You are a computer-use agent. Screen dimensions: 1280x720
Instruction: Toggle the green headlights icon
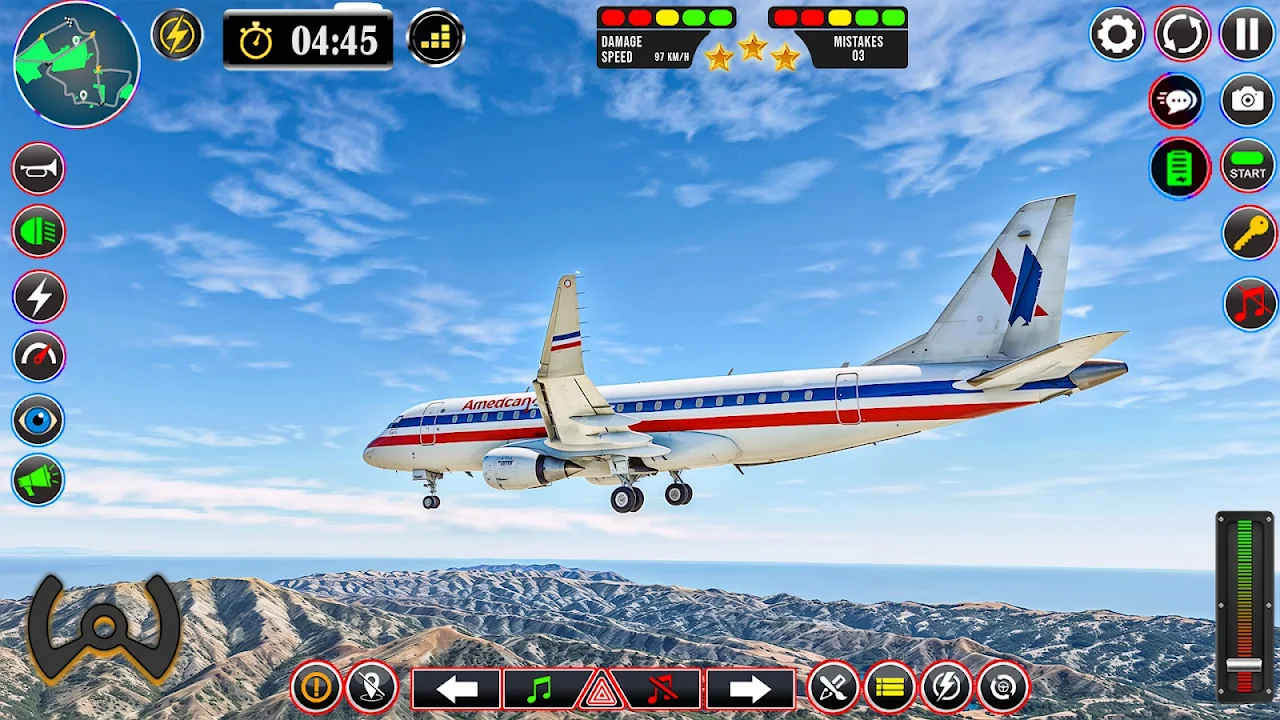[x=39, y=232]
